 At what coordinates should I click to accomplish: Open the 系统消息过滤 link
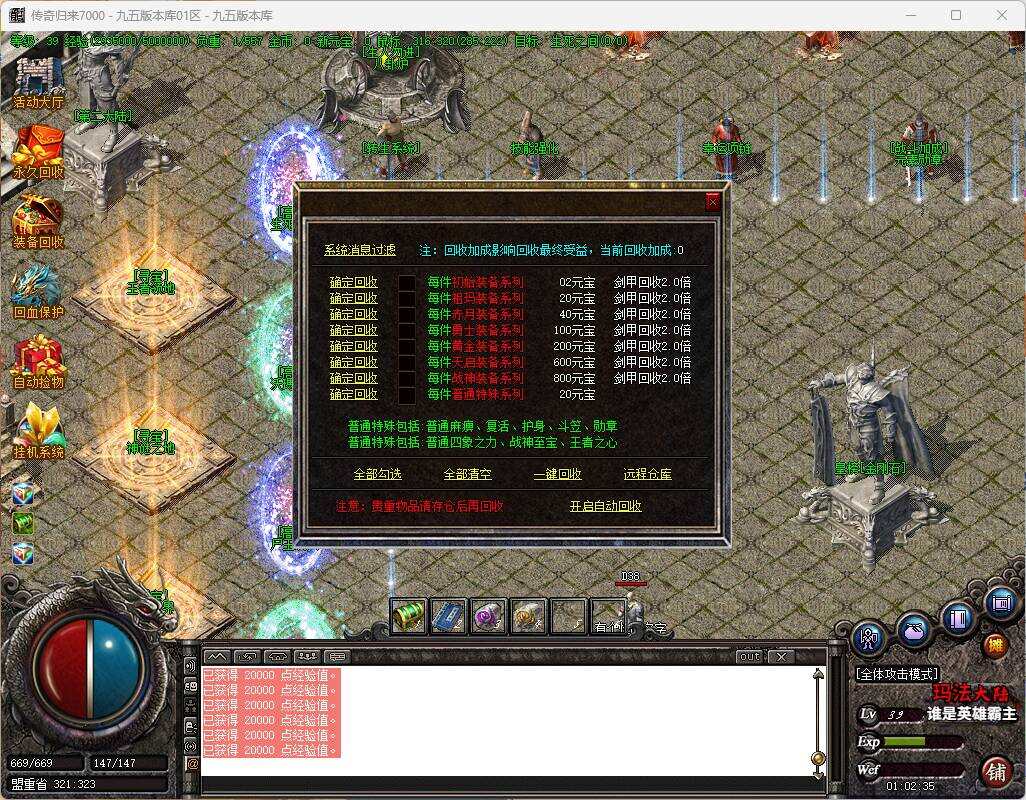click(x=359, y=250)
